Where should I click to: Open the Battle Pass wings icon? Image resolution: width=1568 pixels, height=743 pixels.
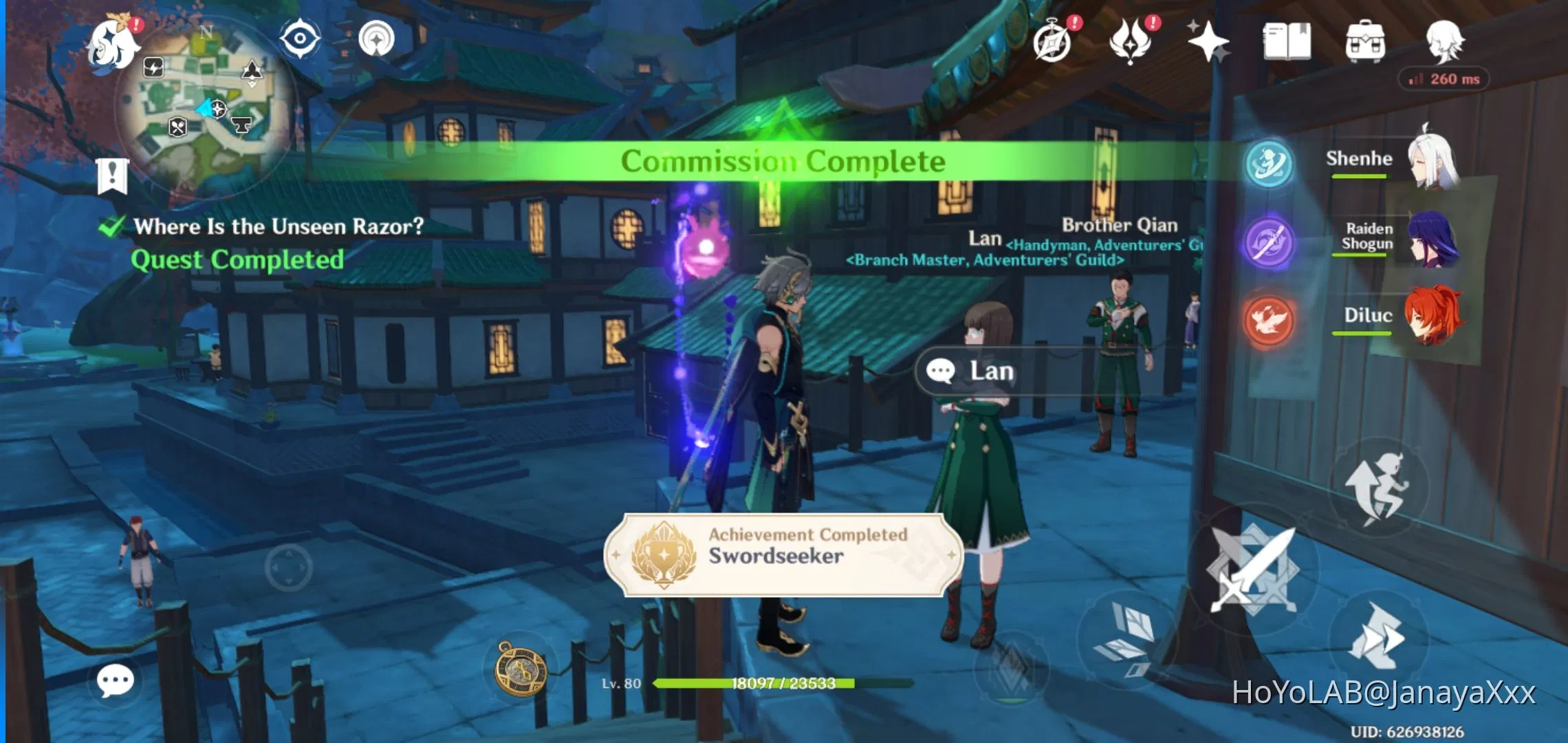coord(1131,40)
